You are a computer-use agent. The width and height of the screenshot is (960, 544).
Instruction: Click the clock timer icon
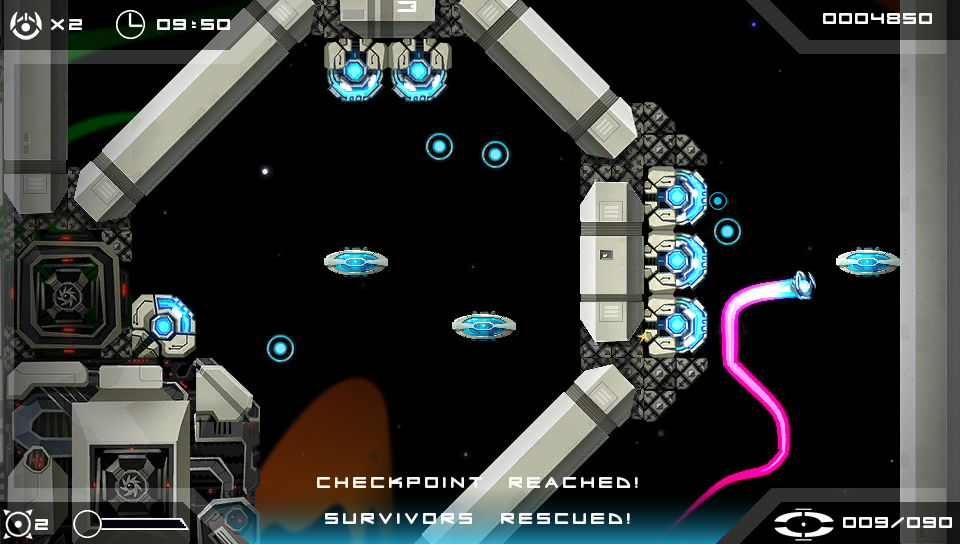pyautogui.click(x=130, y=24)
